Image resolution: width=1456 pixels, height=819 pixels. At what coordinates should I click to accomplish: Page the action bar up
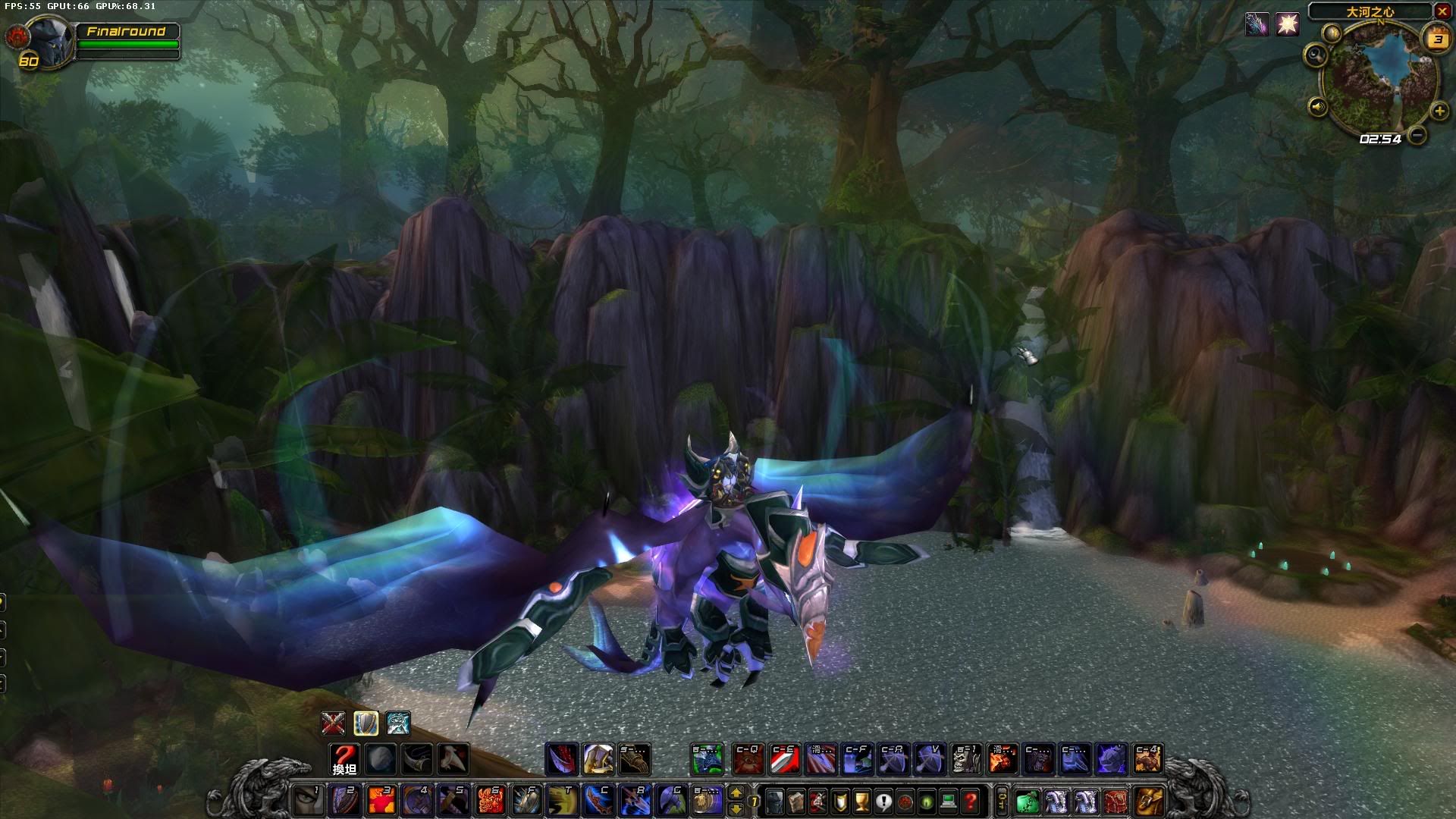click(736, 793)
